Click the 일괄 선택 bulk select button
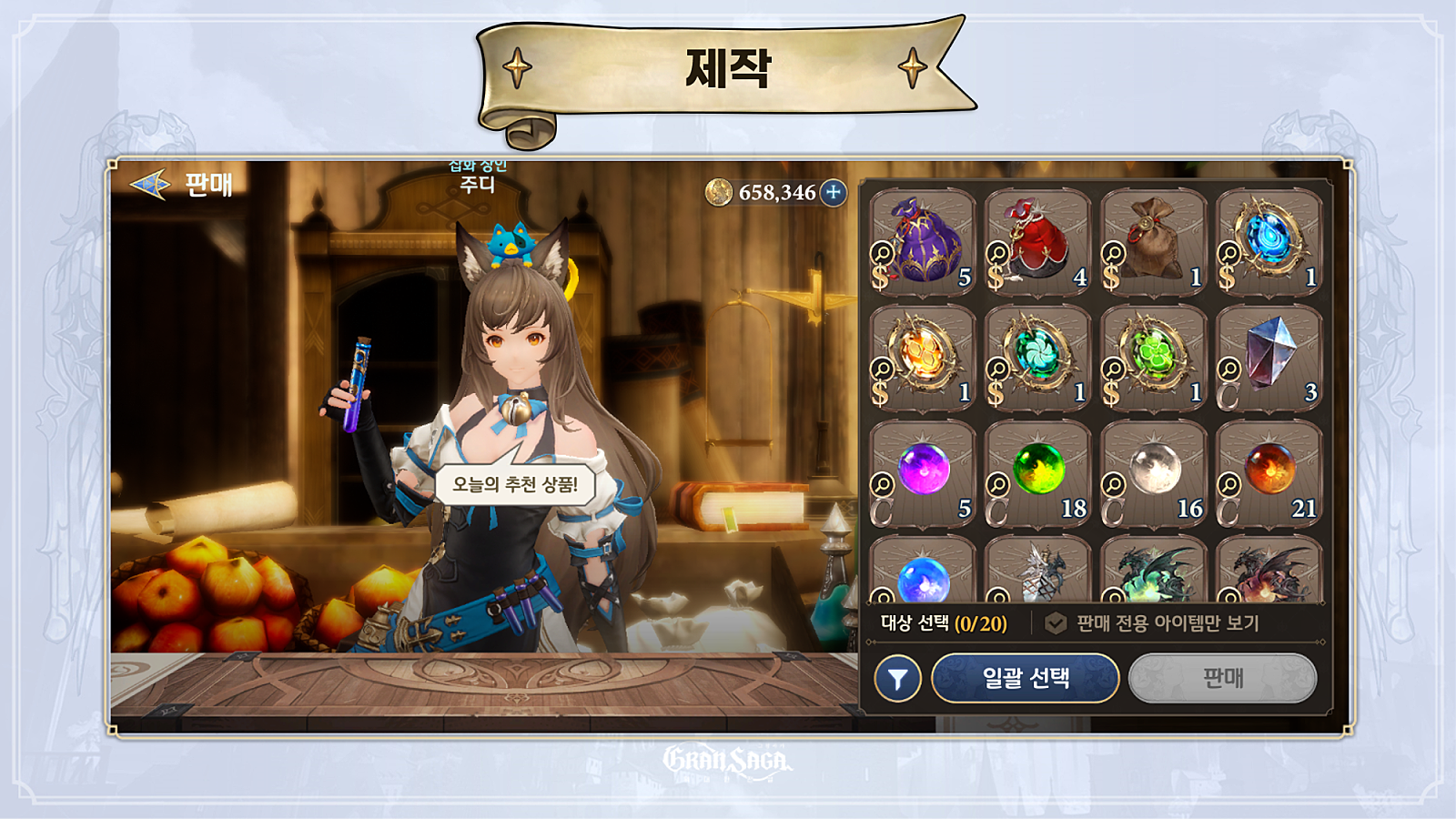Viewport: 1456px width, 819px height. click(1026, 678)
